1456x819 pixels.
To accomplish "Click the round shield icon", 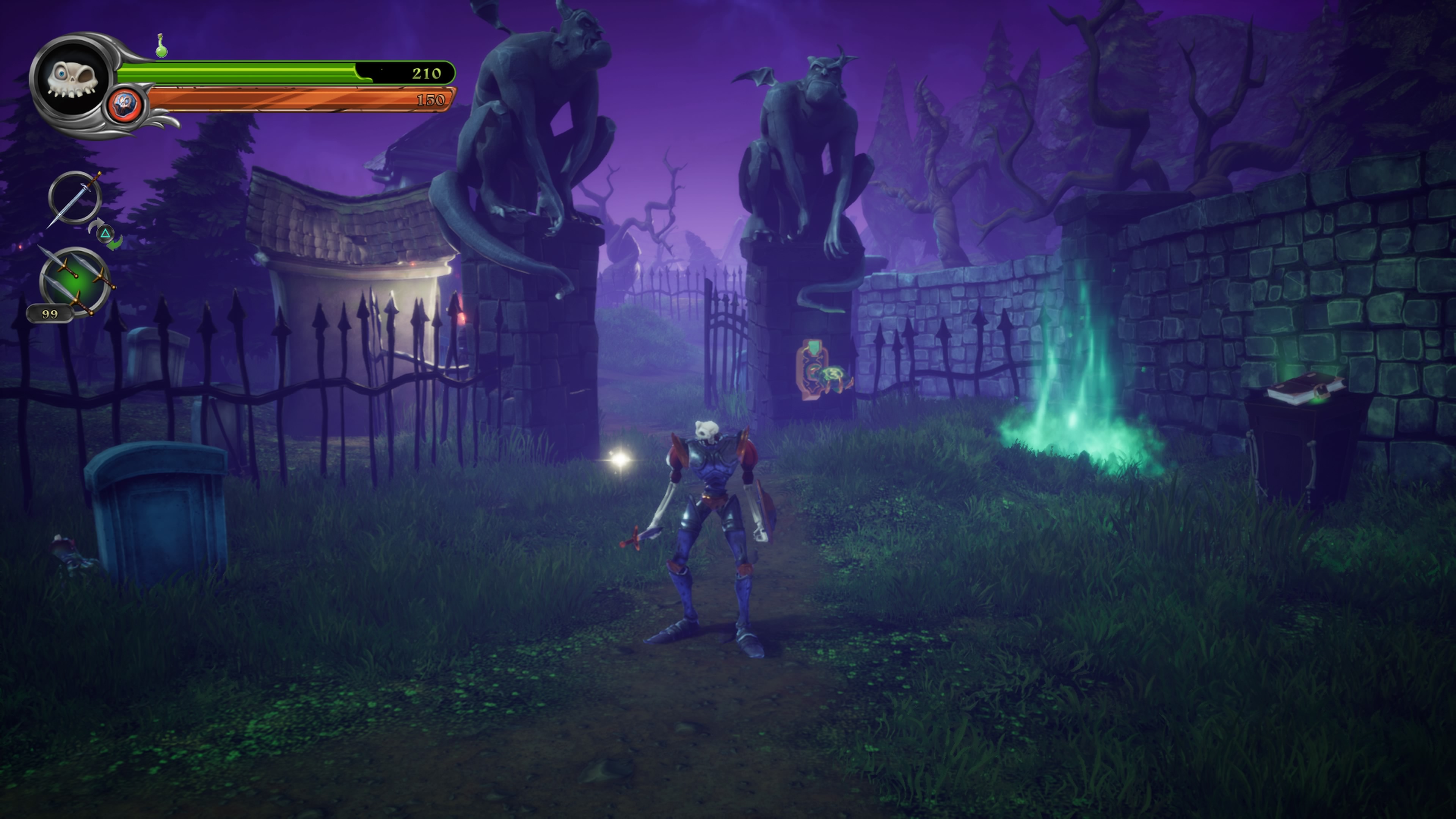I will tap(124, 105).
